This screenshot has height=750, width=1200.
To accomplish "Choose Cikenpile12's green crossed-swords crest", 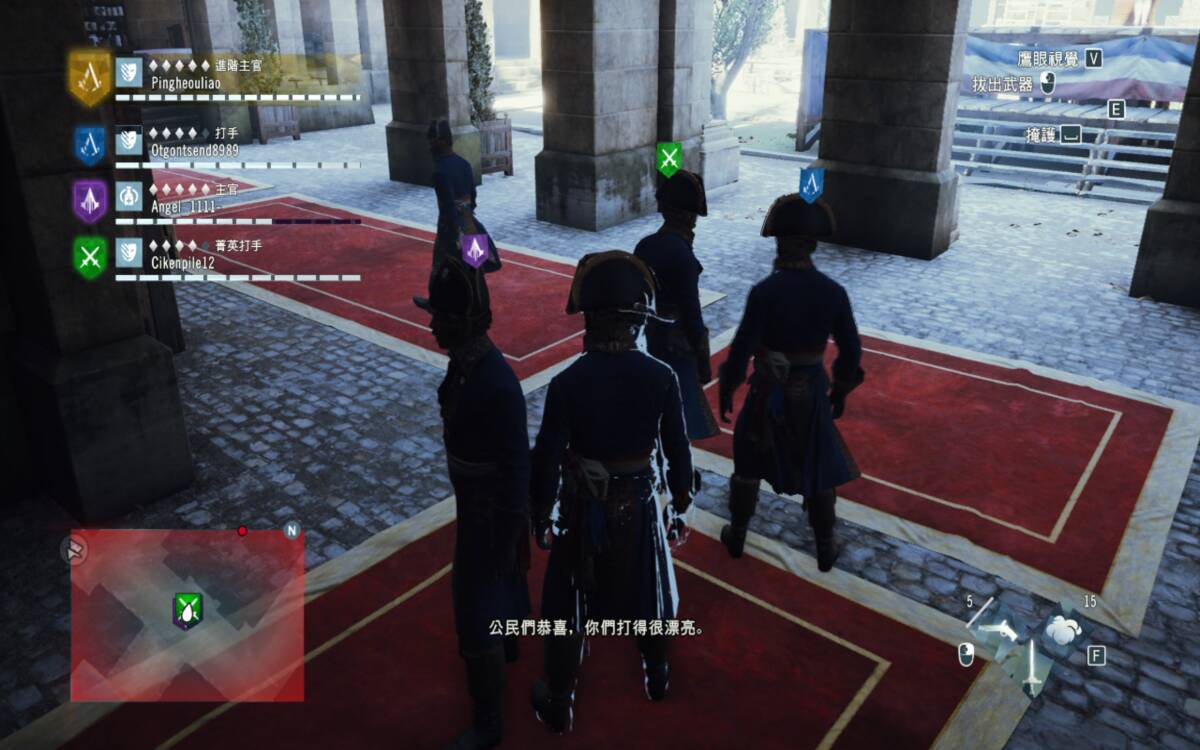I will 90,257.
